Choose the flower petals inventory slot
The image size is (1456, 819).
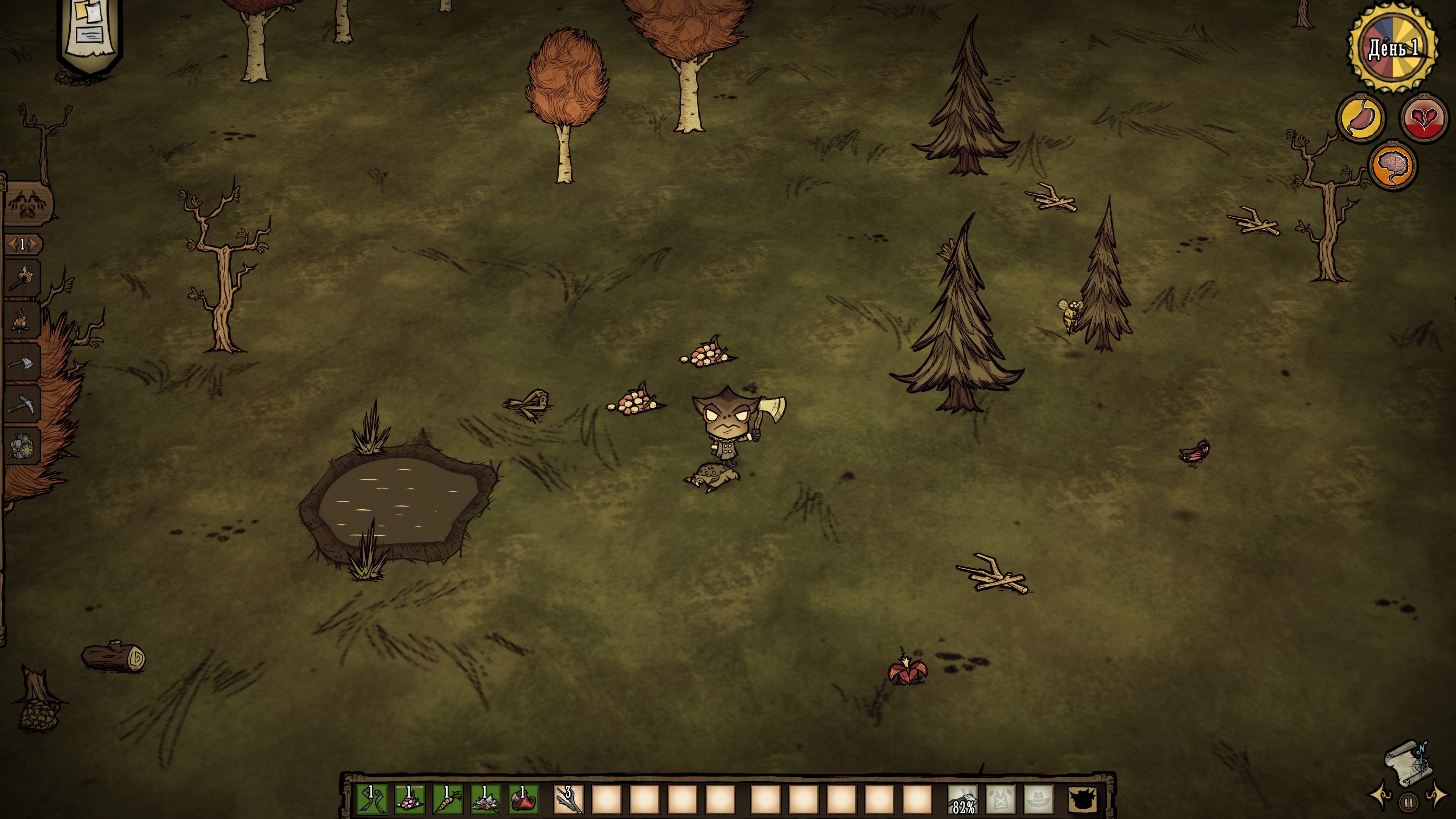click(485, 799)
